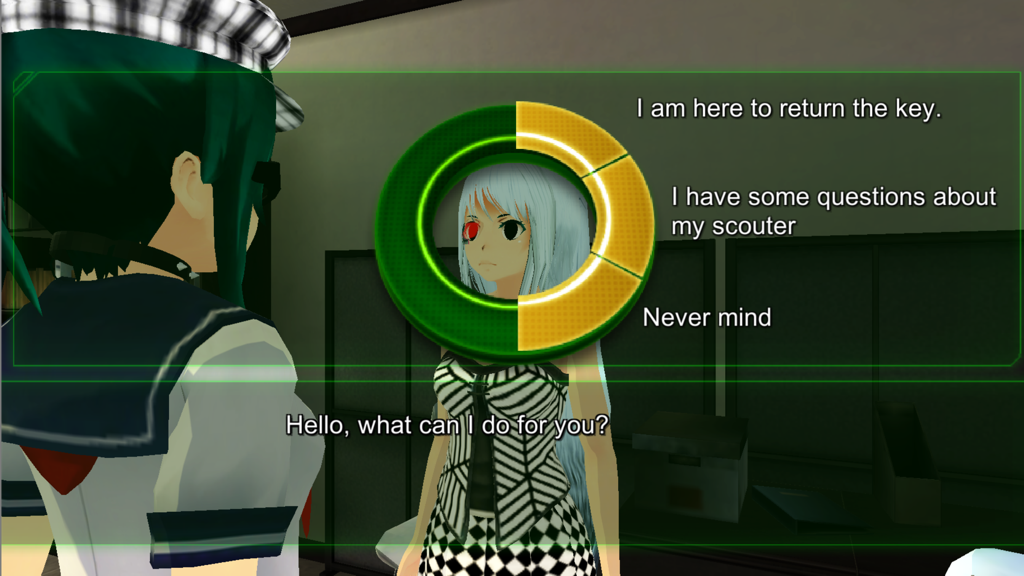Select the "Never mind" reply
Image resolution: width=1024 pixels, height=576 pixels.
click(706, 318)
